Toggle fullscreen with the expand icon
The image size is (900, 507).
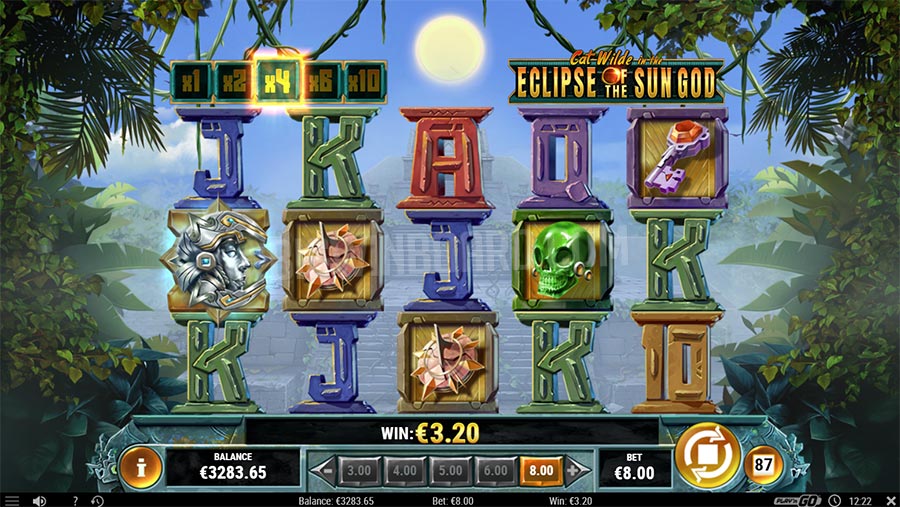click(889, 500)
